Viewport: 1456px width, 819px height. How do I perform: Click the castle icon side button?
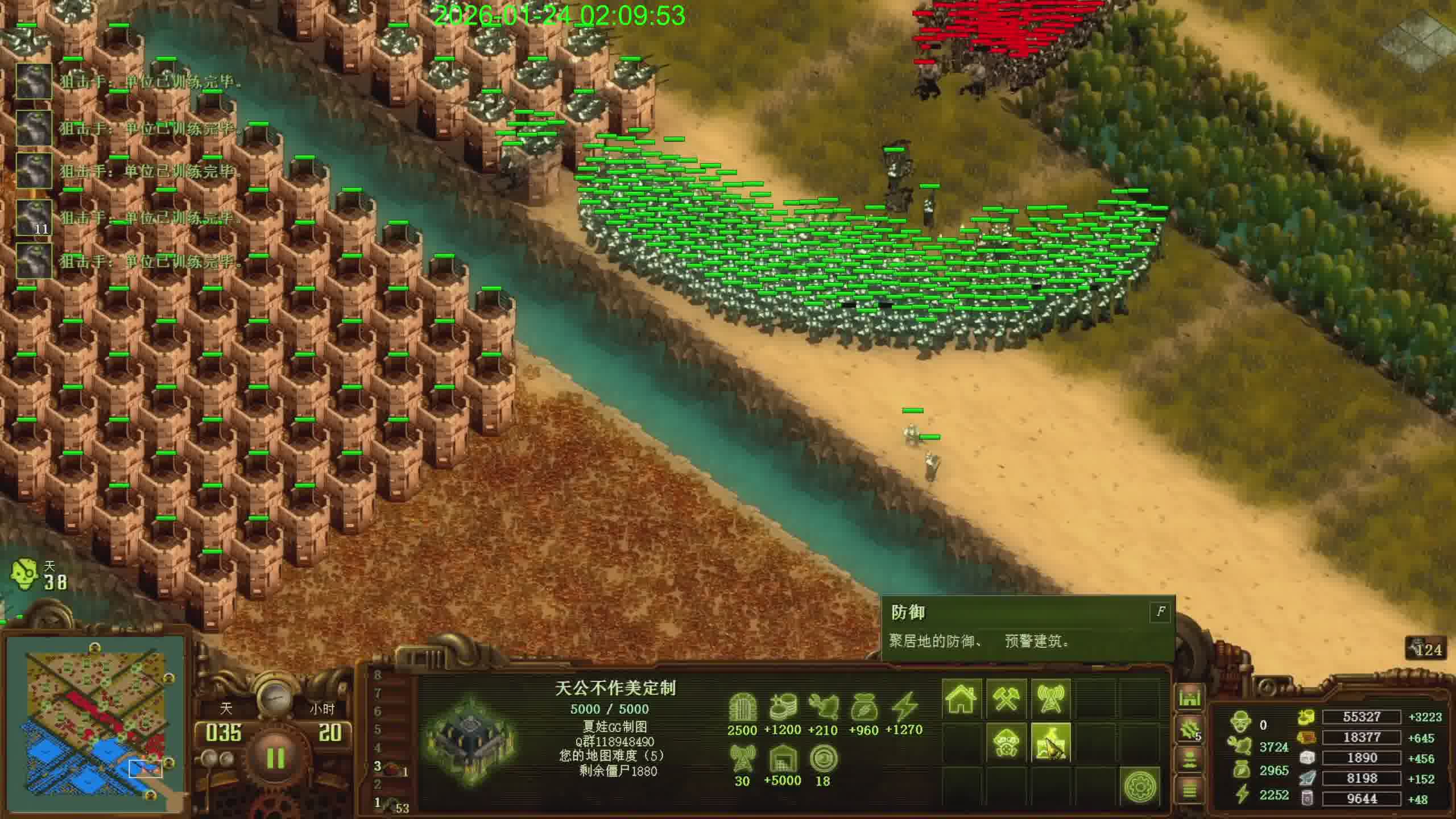1189,697
